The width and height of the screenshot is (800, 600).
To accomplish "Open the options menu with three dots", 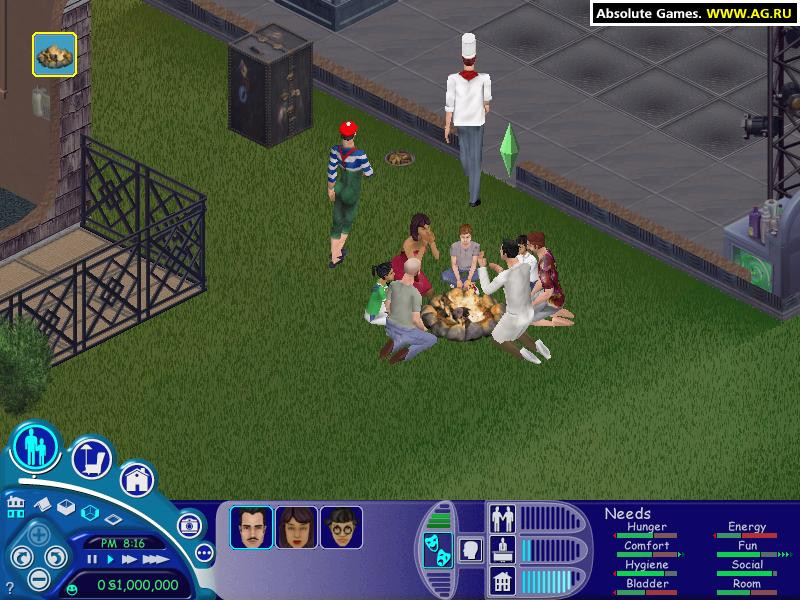I will [x=204, y=551].
